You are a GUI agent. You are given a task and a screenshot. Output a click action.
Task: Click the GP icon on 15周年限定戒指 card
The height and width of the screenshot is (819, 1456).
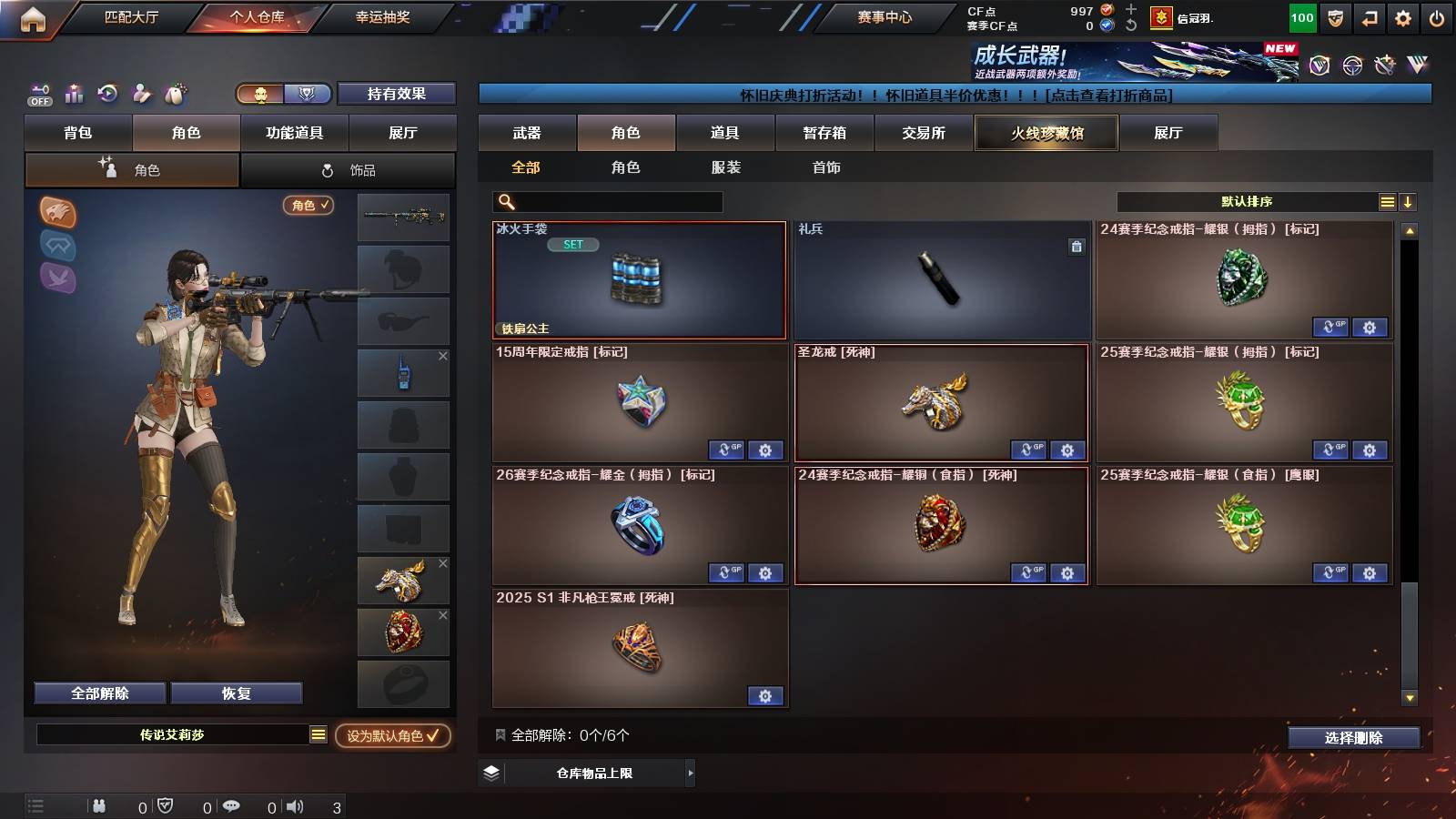pyautogui.click(x=726, y=450)
